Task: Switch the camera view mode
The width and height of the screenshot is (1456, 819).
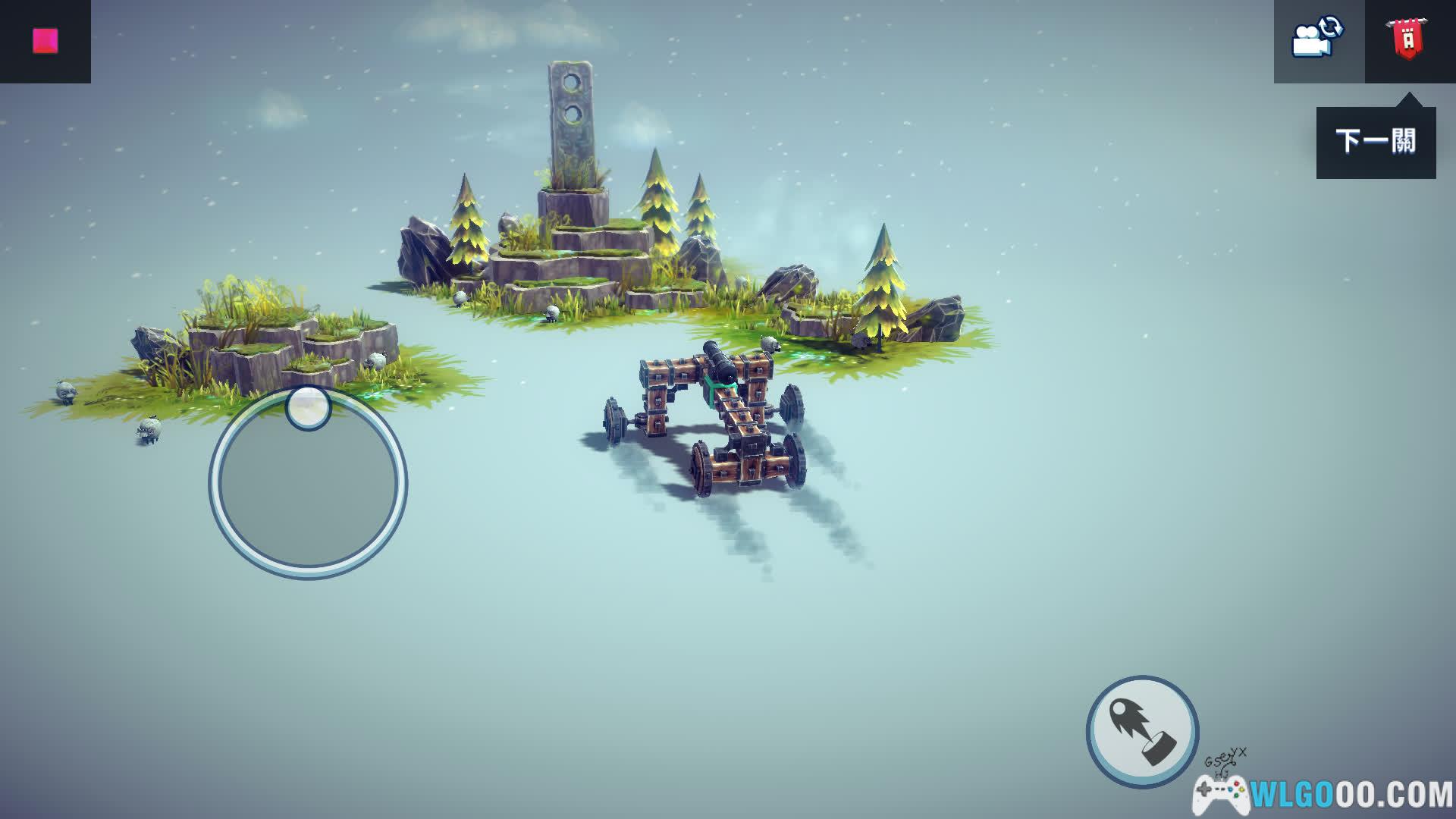Action: (1318, 39)
